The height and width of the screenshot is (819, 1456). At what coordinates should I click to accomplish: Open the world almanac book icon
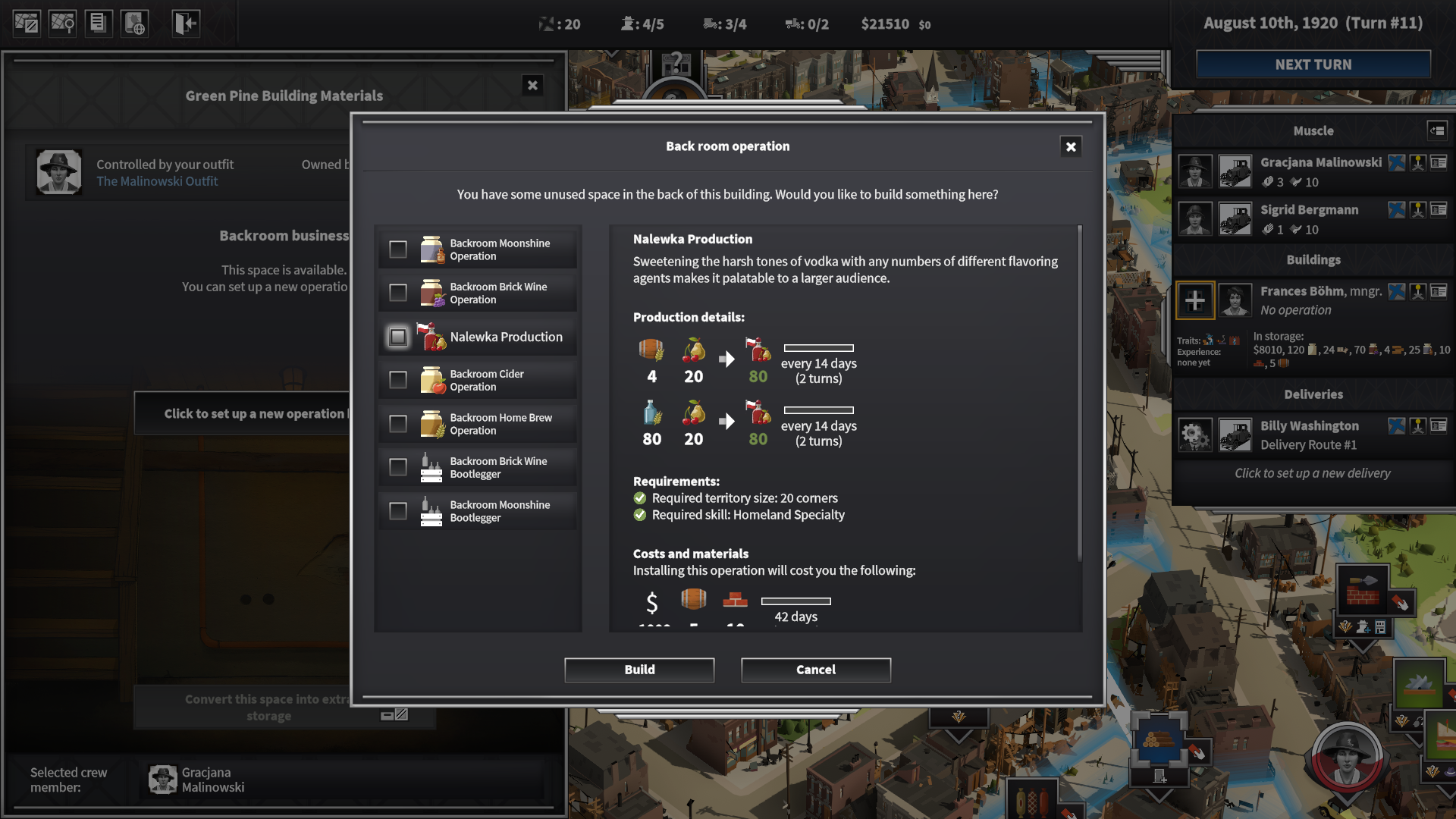point(135,23)
